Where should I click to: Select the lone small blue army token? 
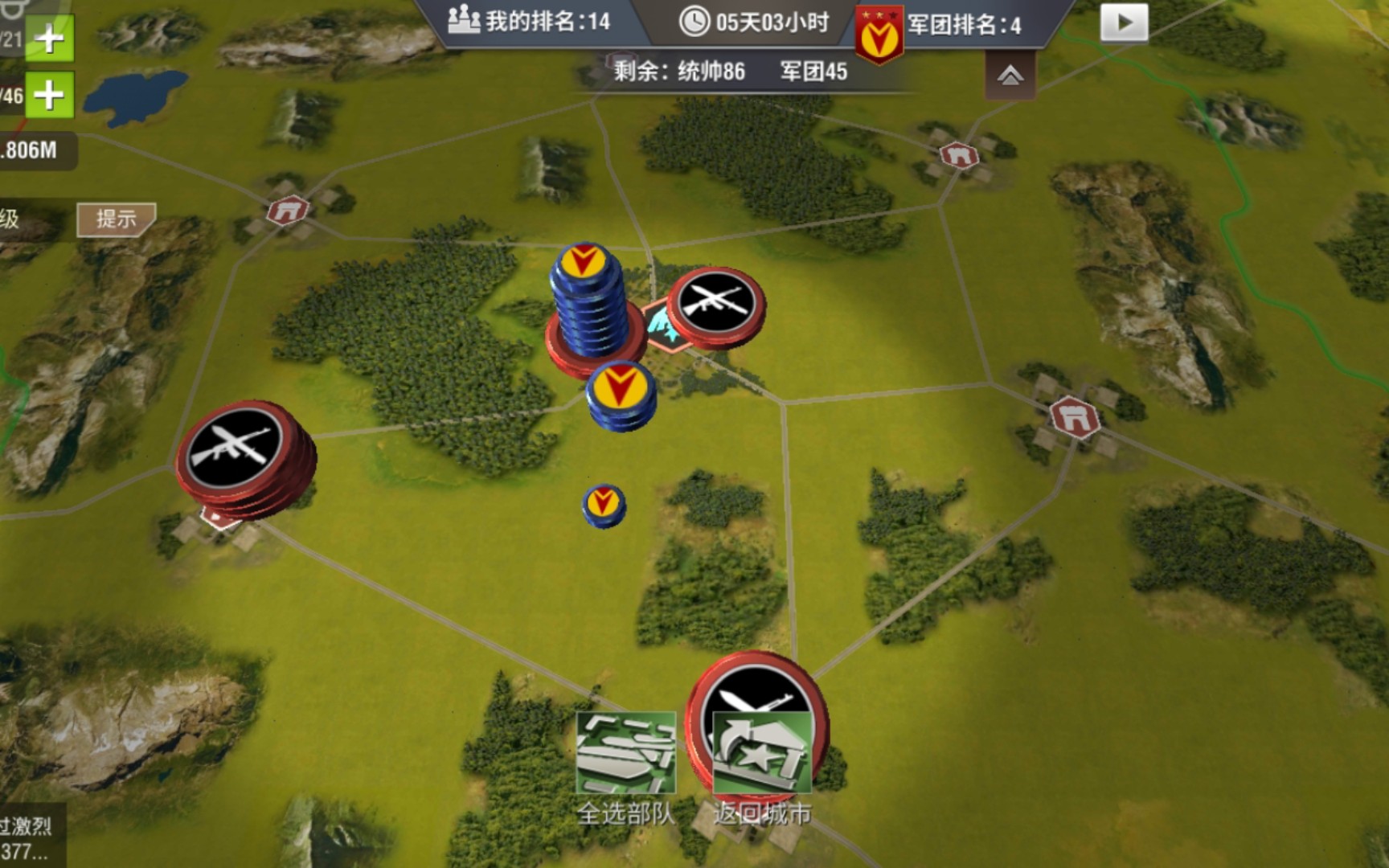603,505
